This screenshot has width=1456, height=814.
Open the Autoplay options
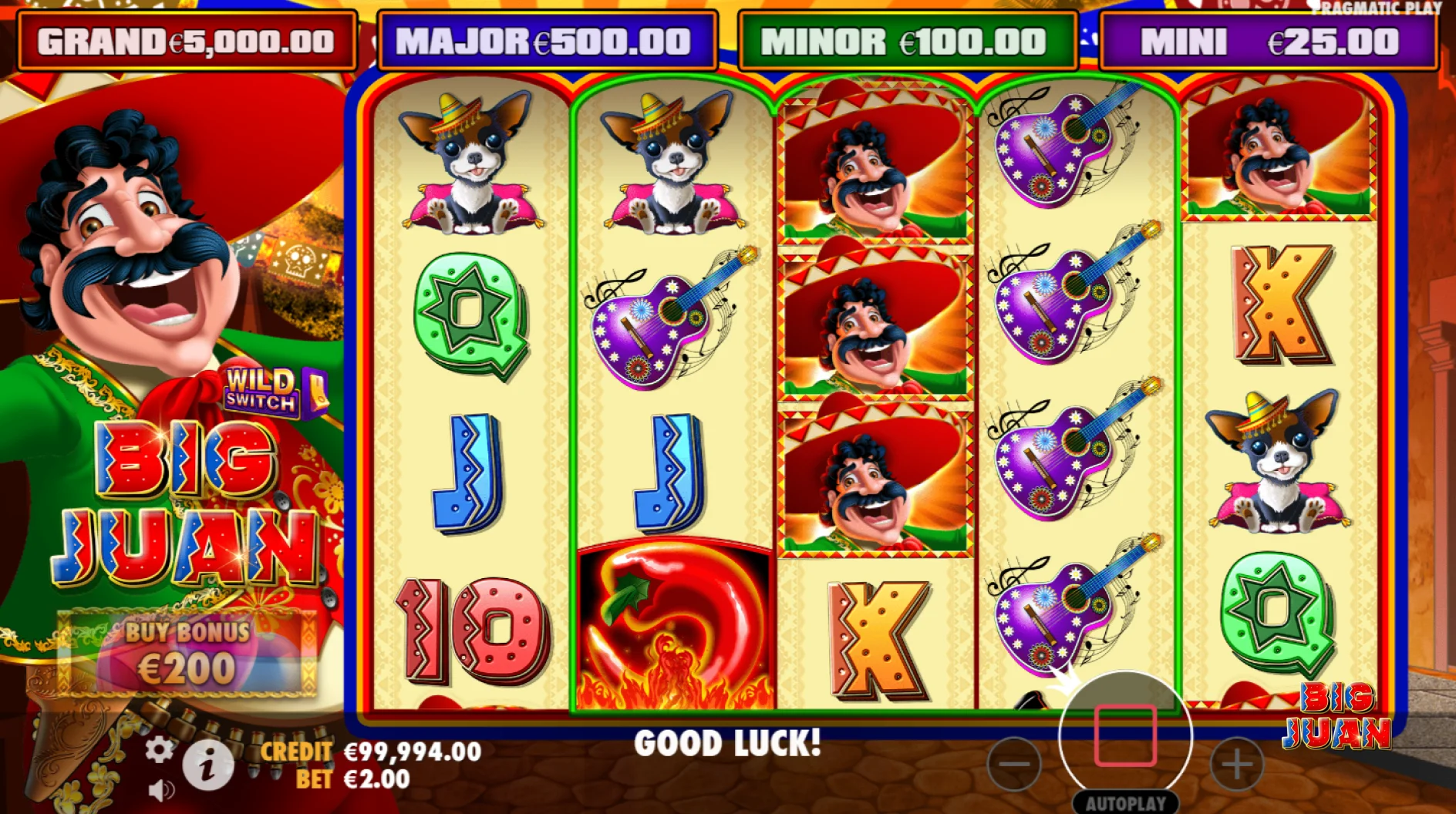(1125, 803)
